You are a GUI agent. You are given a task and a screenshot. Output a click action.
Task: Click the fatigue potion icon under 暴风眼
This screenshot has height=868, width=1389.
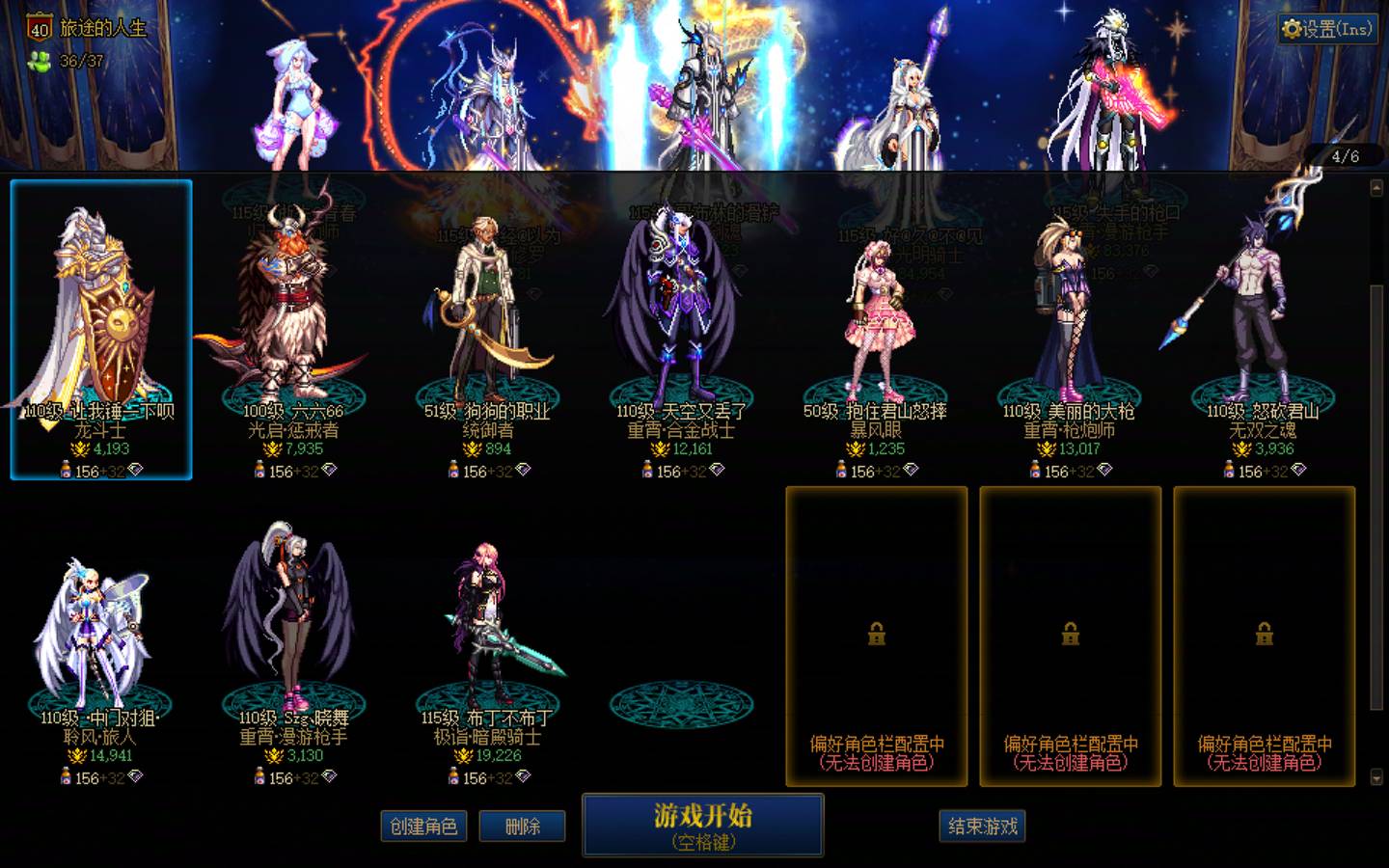pos(843,472)
